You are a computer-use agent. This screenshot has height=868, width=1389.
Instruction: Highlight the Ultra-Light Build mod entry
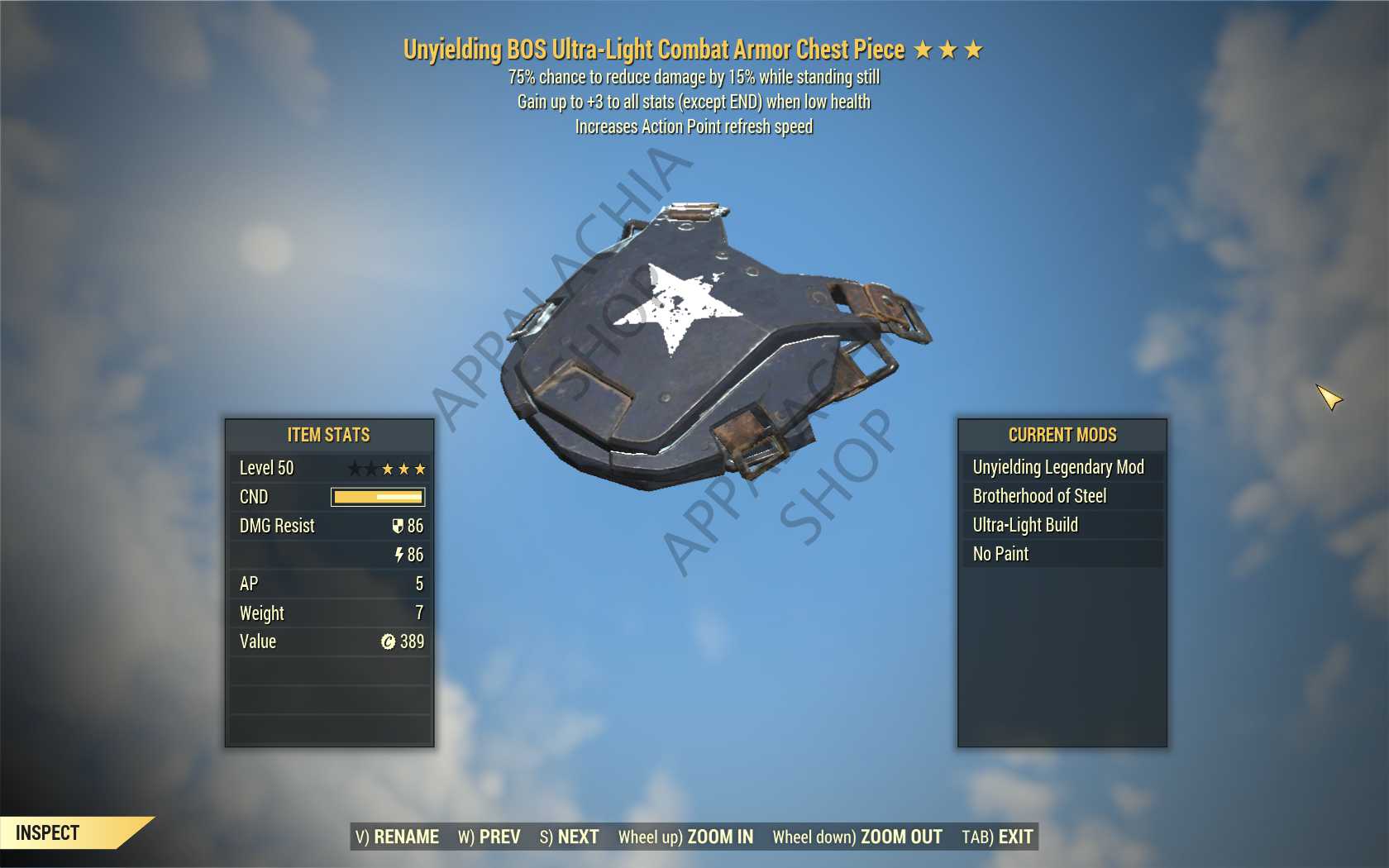coord(1061,525)
